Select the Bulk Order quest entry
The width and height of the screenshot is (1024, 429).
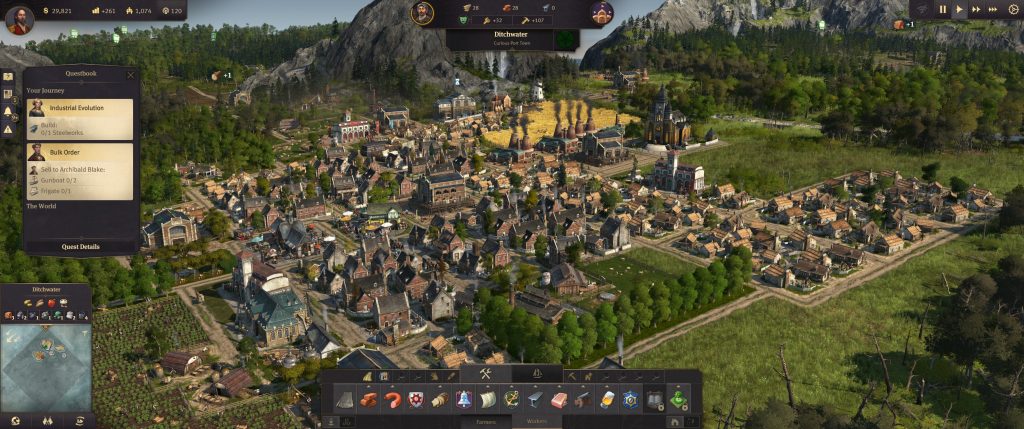coord(80,170)
